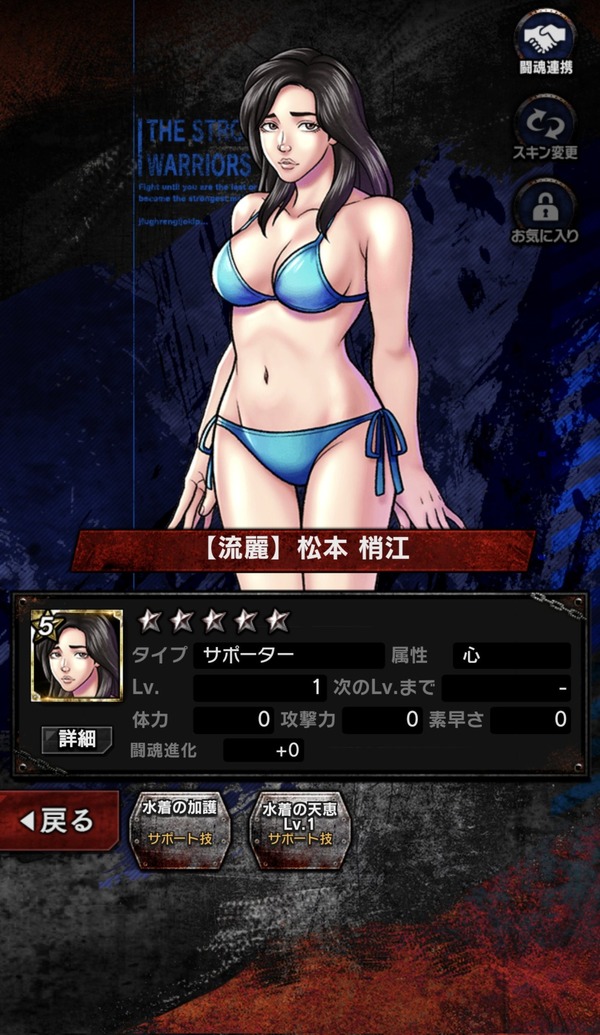Viewport: 600px width, 1035px height.
Task: Click the character portrait thumbnail
Action: click(x=77, y=655)
